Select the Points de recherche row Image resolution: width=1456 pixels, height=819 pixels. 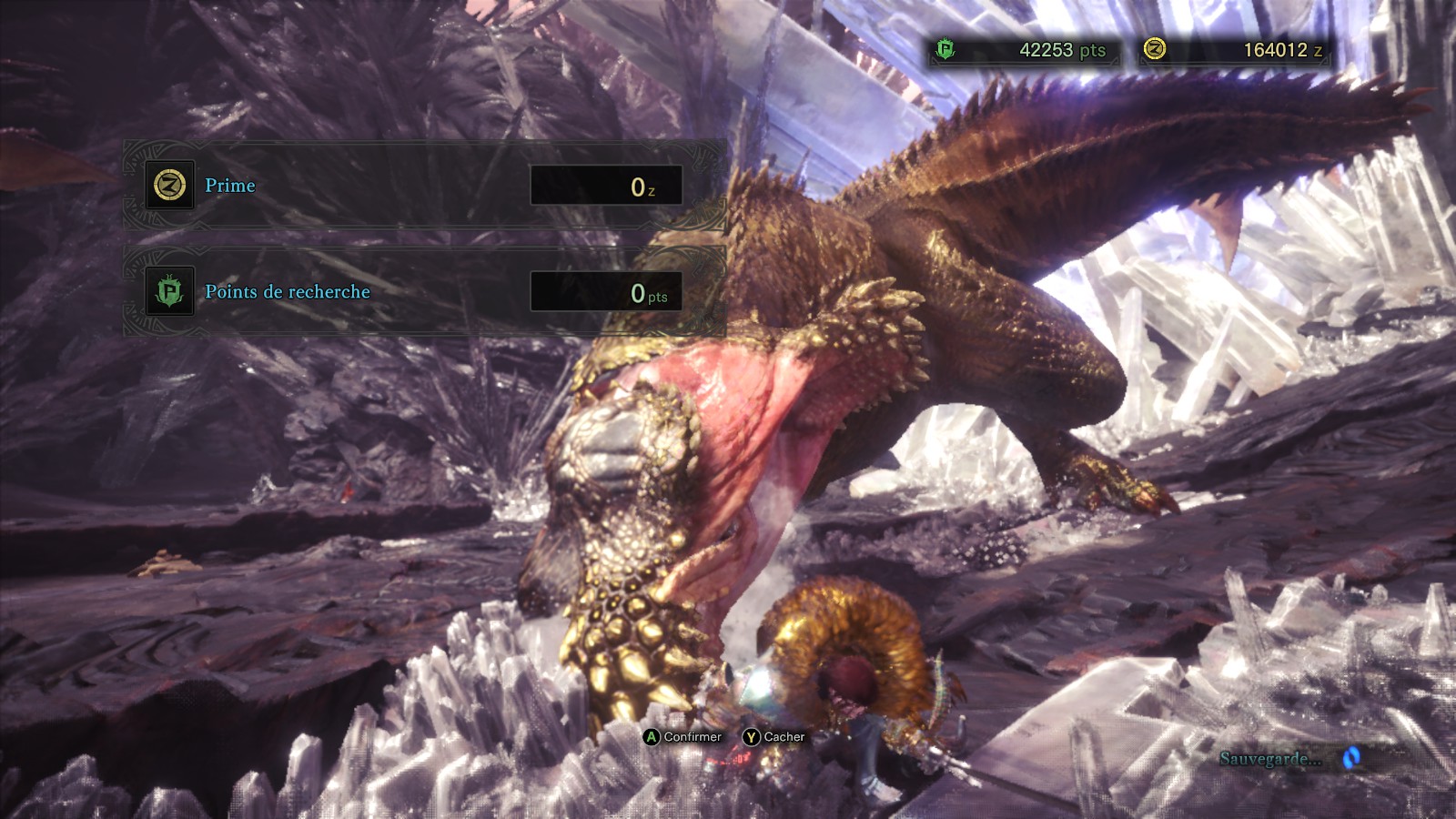pos(423,291)
